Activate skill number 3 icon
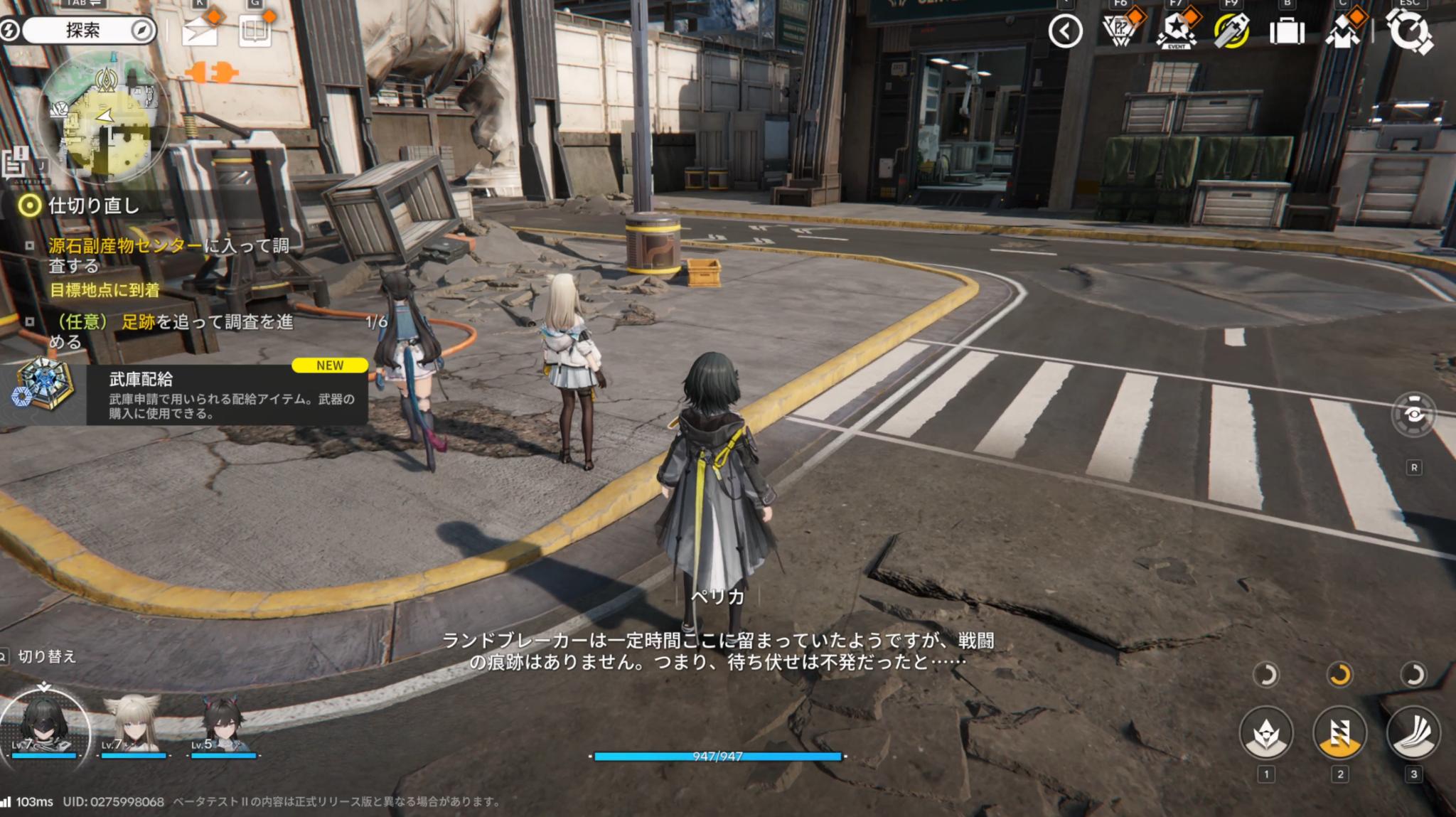Image resolution: width=1456 pixels, height=817 pixels. (1413, 732)
